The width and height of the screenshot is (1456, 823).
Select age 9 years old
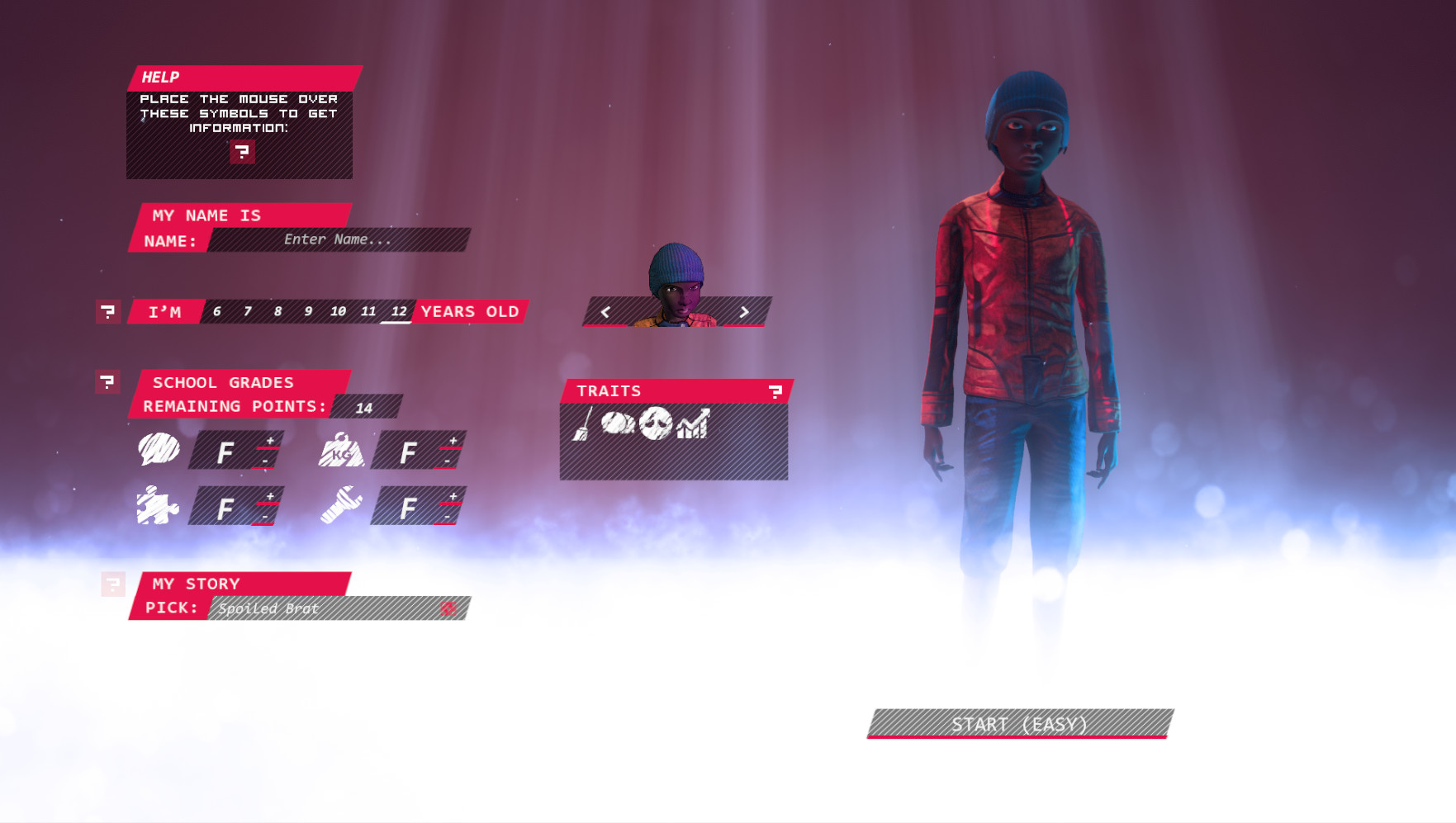[x=307, y=312]
